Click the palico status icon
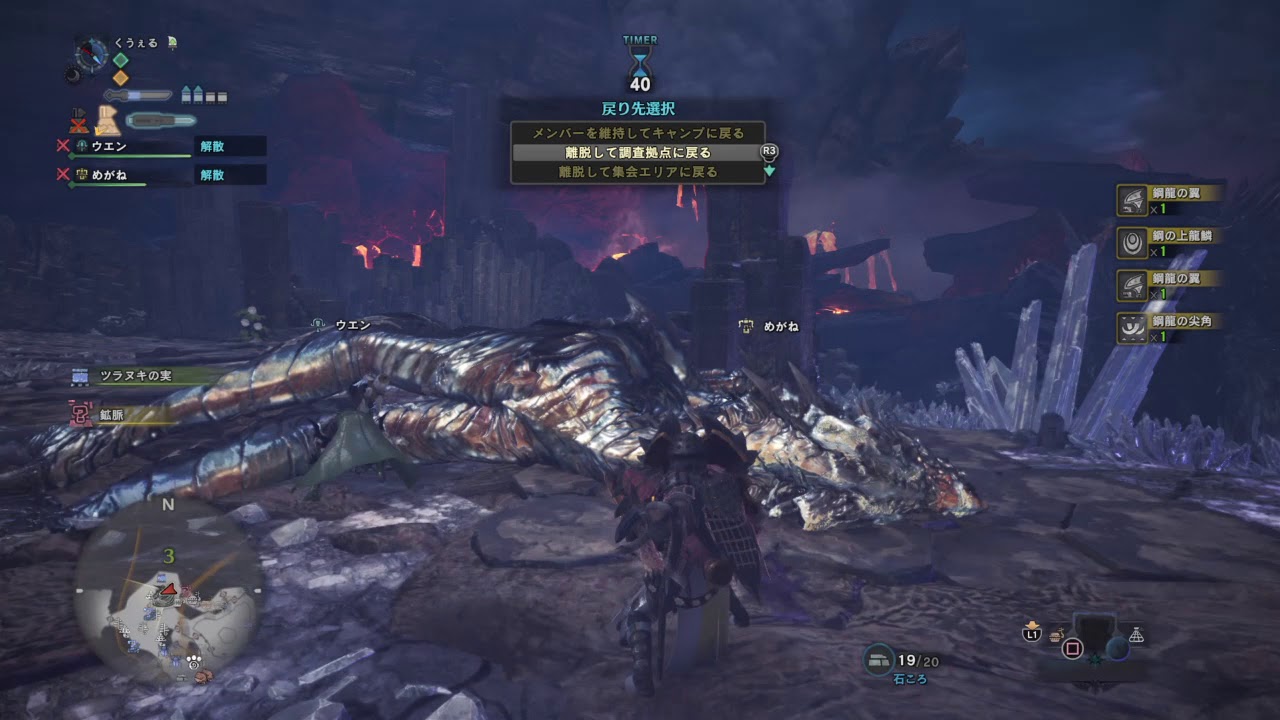 (x=108, y=121)
